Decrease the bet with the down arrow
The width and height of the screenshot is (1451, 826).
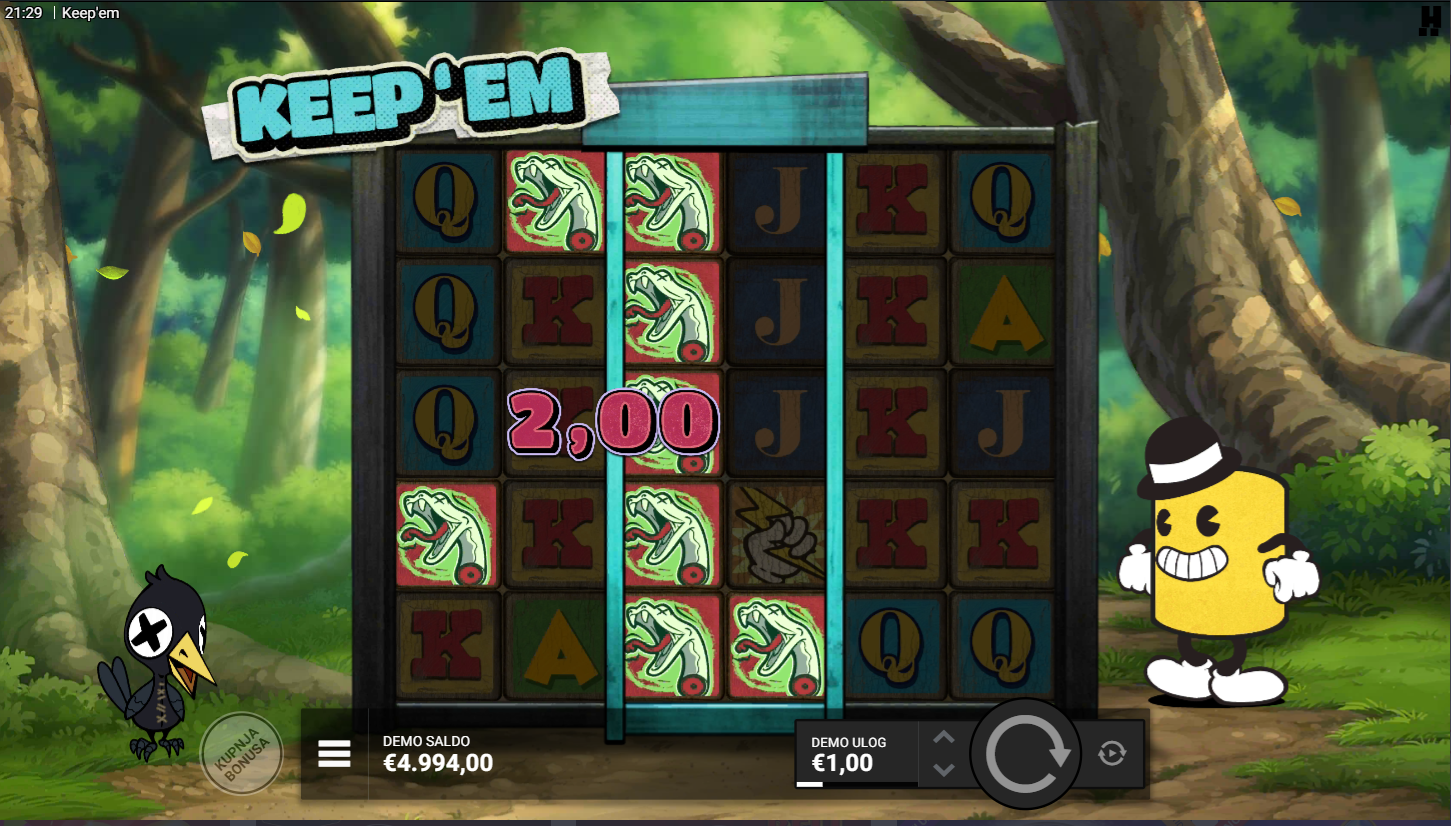(x=944, y=770)
